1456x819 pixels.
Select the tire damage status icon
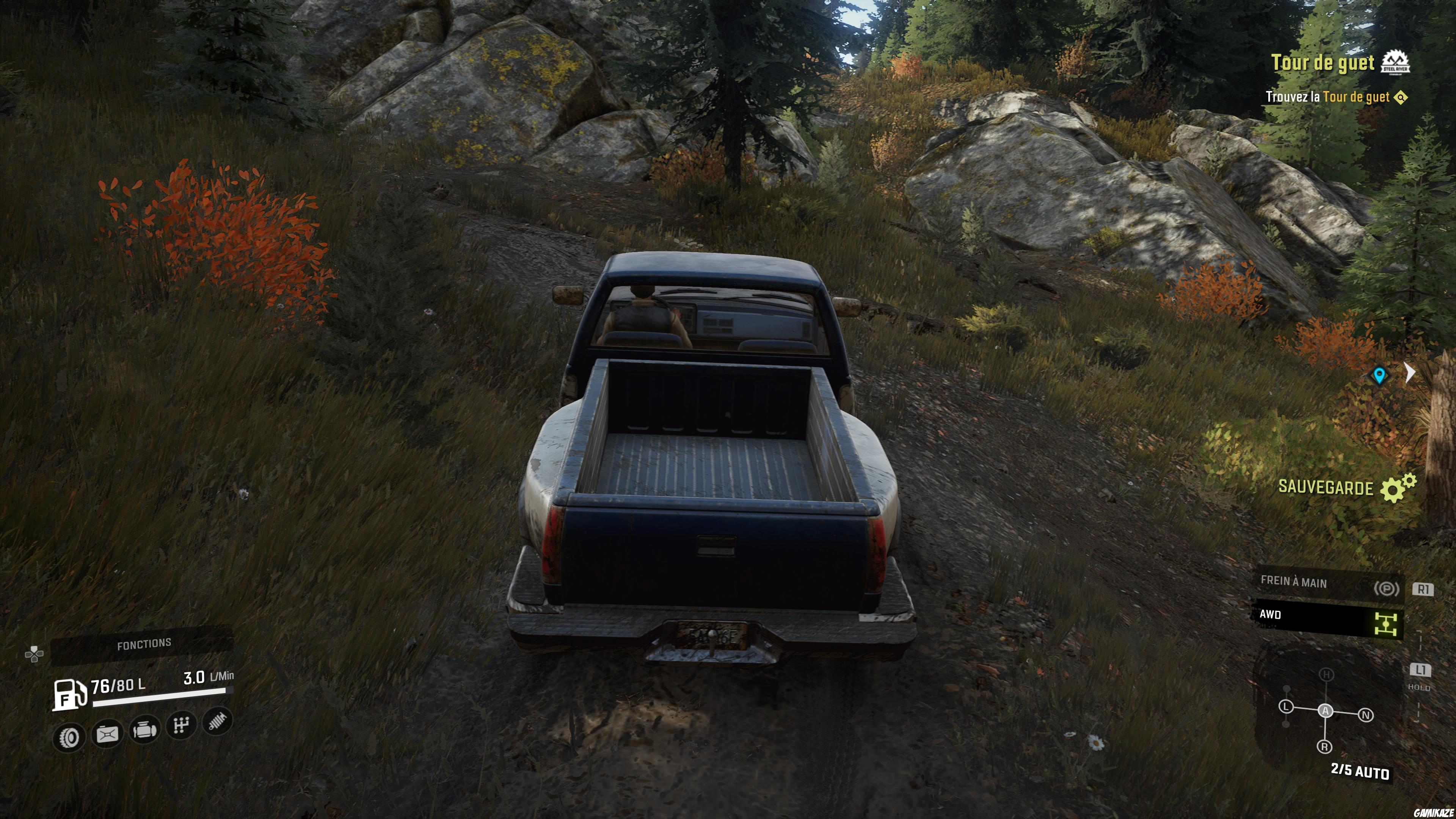pos(69,736)
